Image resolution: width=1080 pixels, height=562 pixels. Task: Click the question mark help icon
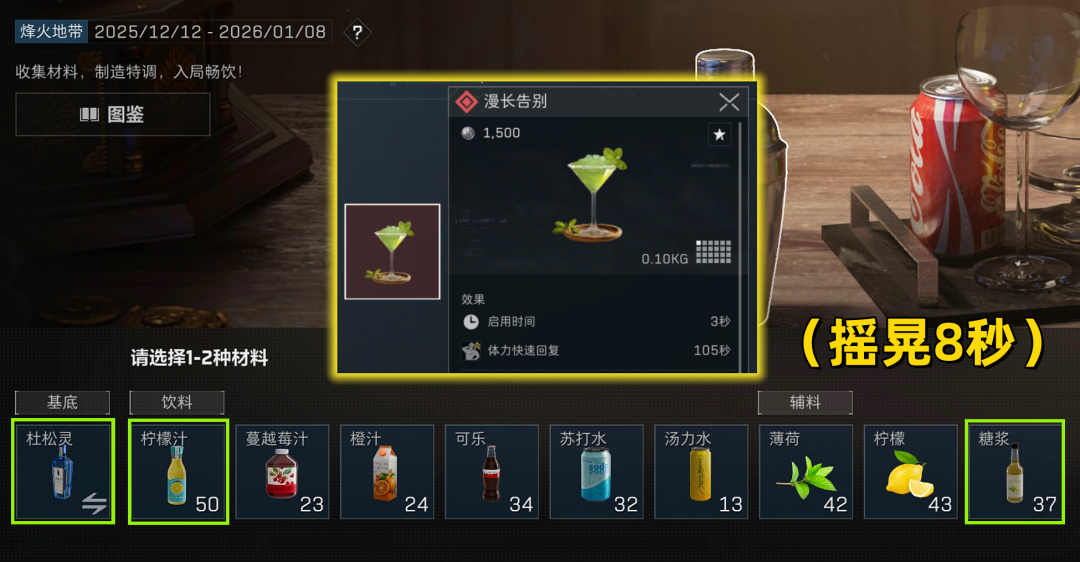[357, 32]
